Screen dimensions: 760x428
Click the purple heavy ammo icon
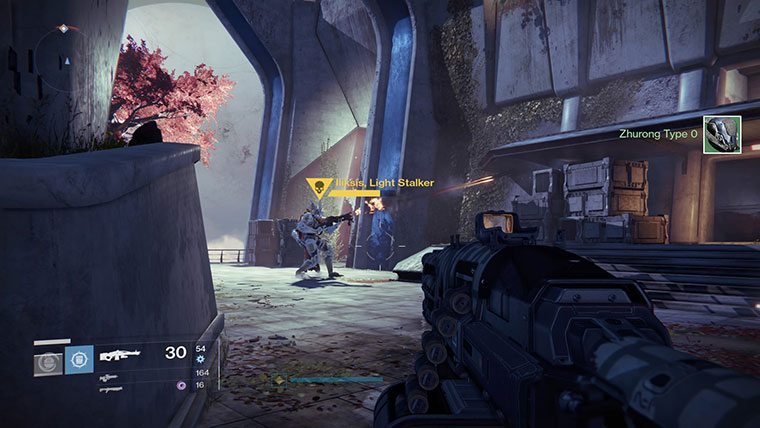pyautogui.click(x=180, y=385)
